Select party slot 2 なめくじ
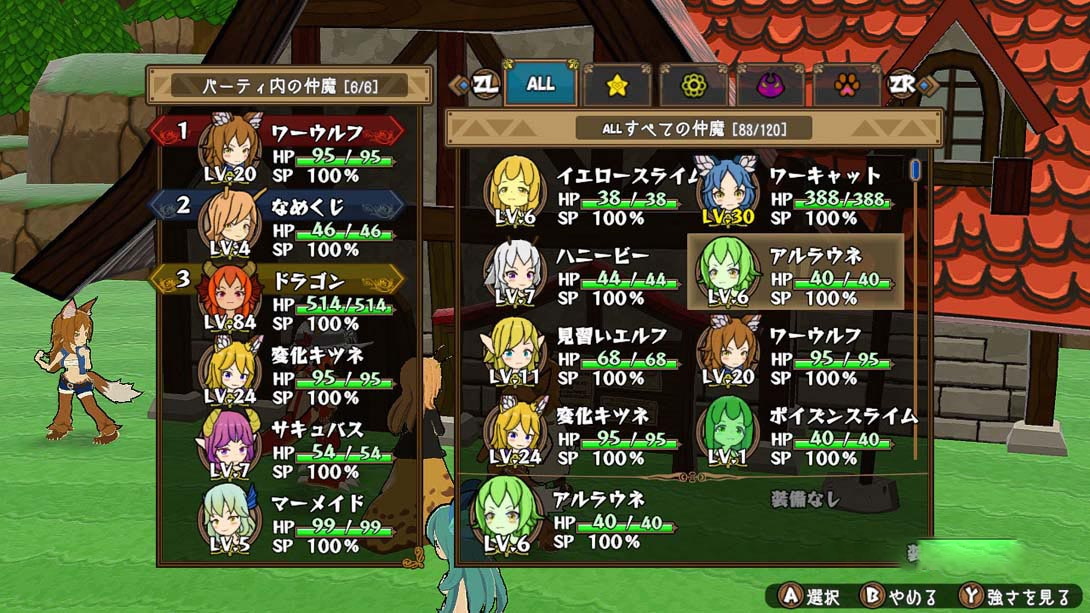1090x613 pixels. pos(290,227)
